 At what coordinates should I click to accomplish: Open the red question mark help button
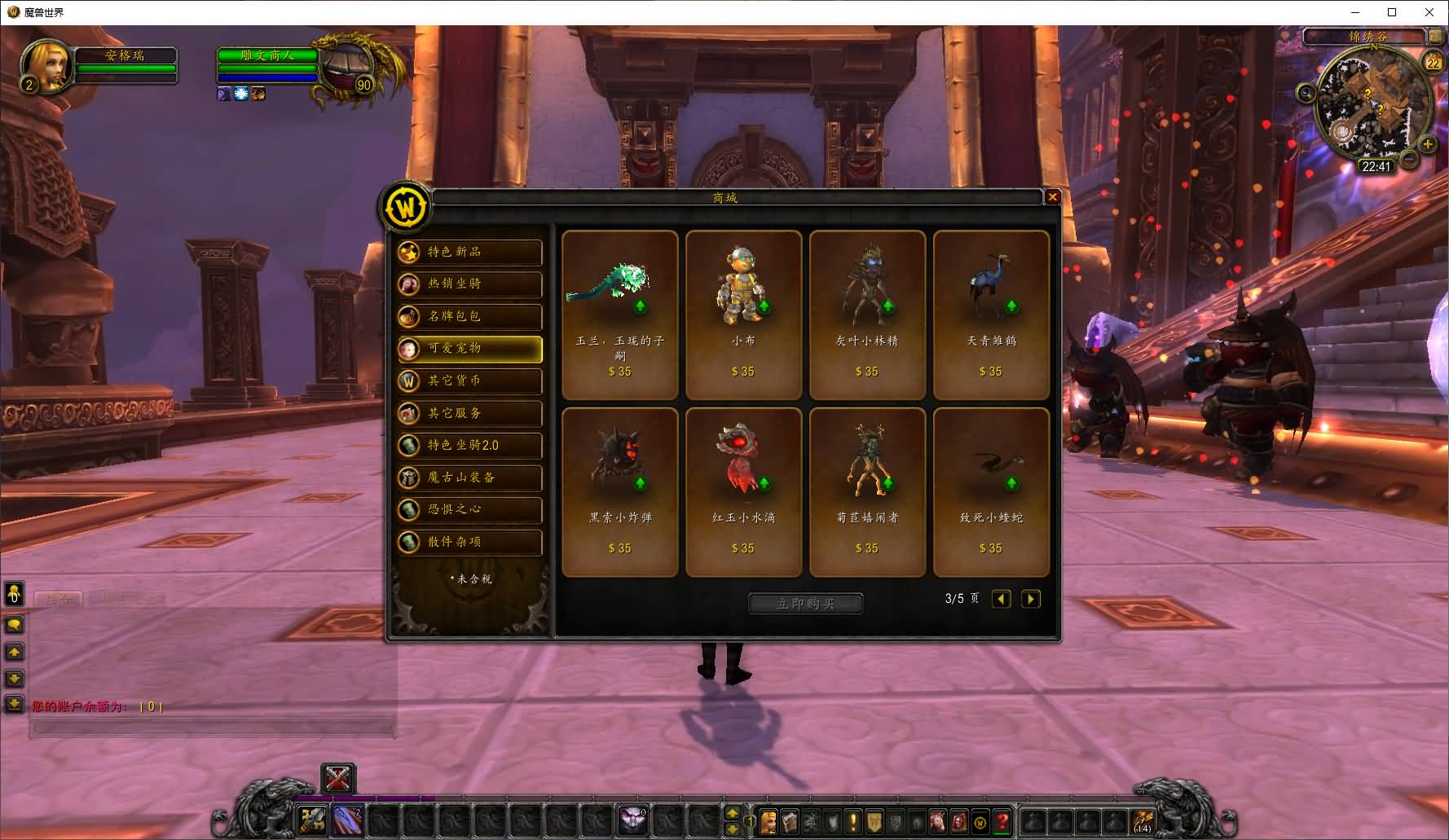coord(1002,822)
